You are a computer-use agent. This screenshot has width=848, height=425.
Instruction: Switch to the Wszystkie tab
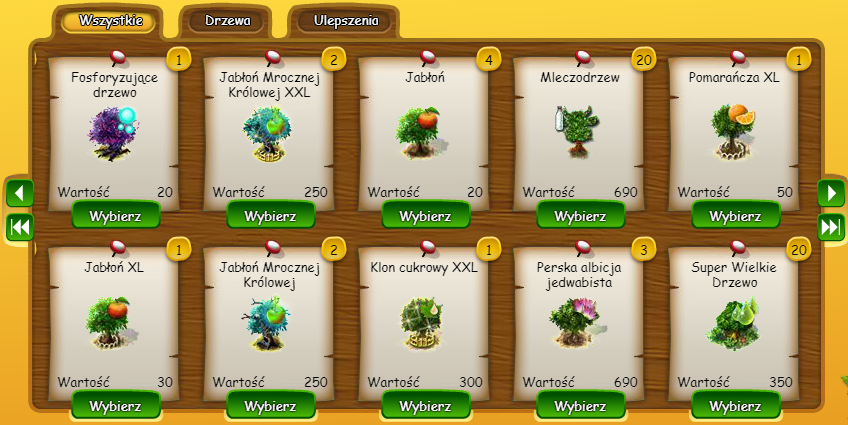coord(108,21)
